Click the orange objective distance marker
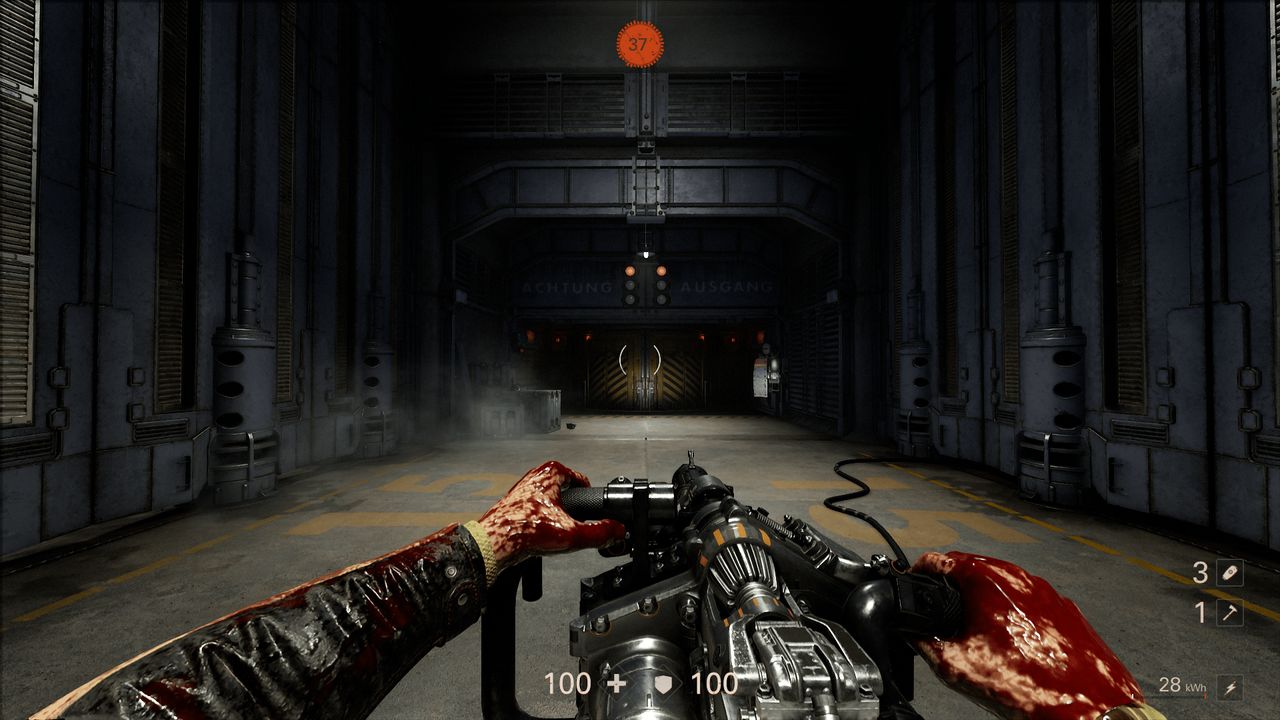The height and width of the screenshot is (720, 1280). pyautogui.click(x=639, y=44)
